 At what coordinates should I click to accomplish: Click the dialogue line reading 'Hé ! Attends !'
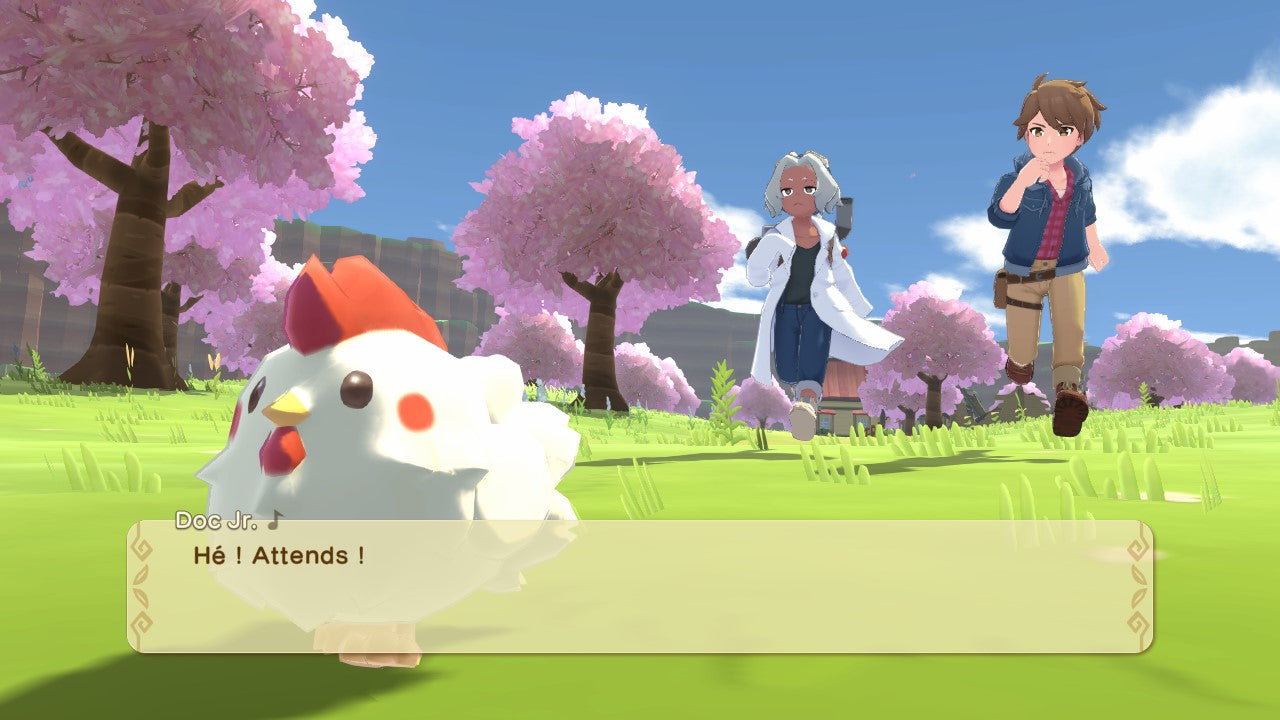click(x=275, y=556)
